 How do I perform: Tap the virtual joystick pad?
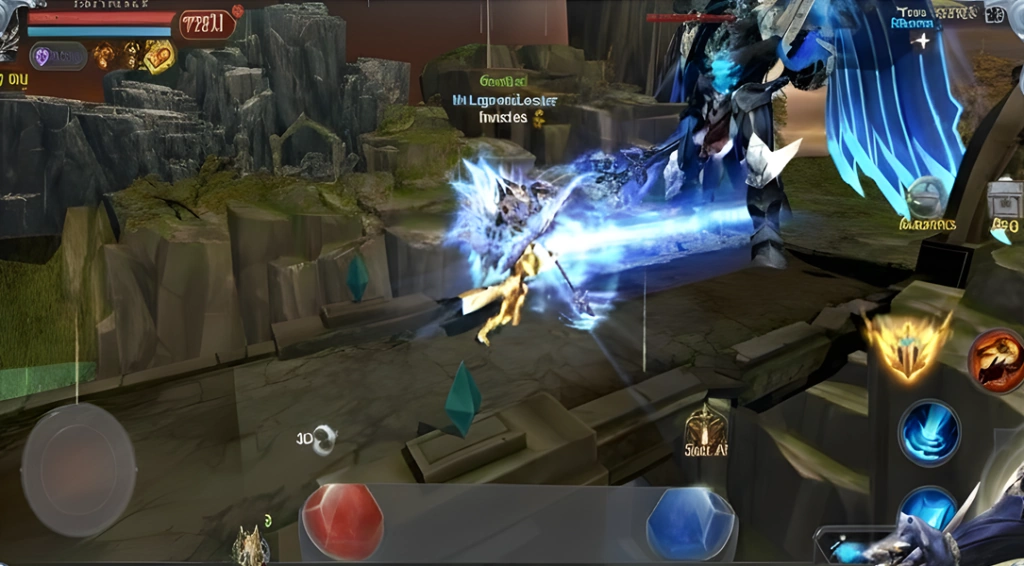78,470
